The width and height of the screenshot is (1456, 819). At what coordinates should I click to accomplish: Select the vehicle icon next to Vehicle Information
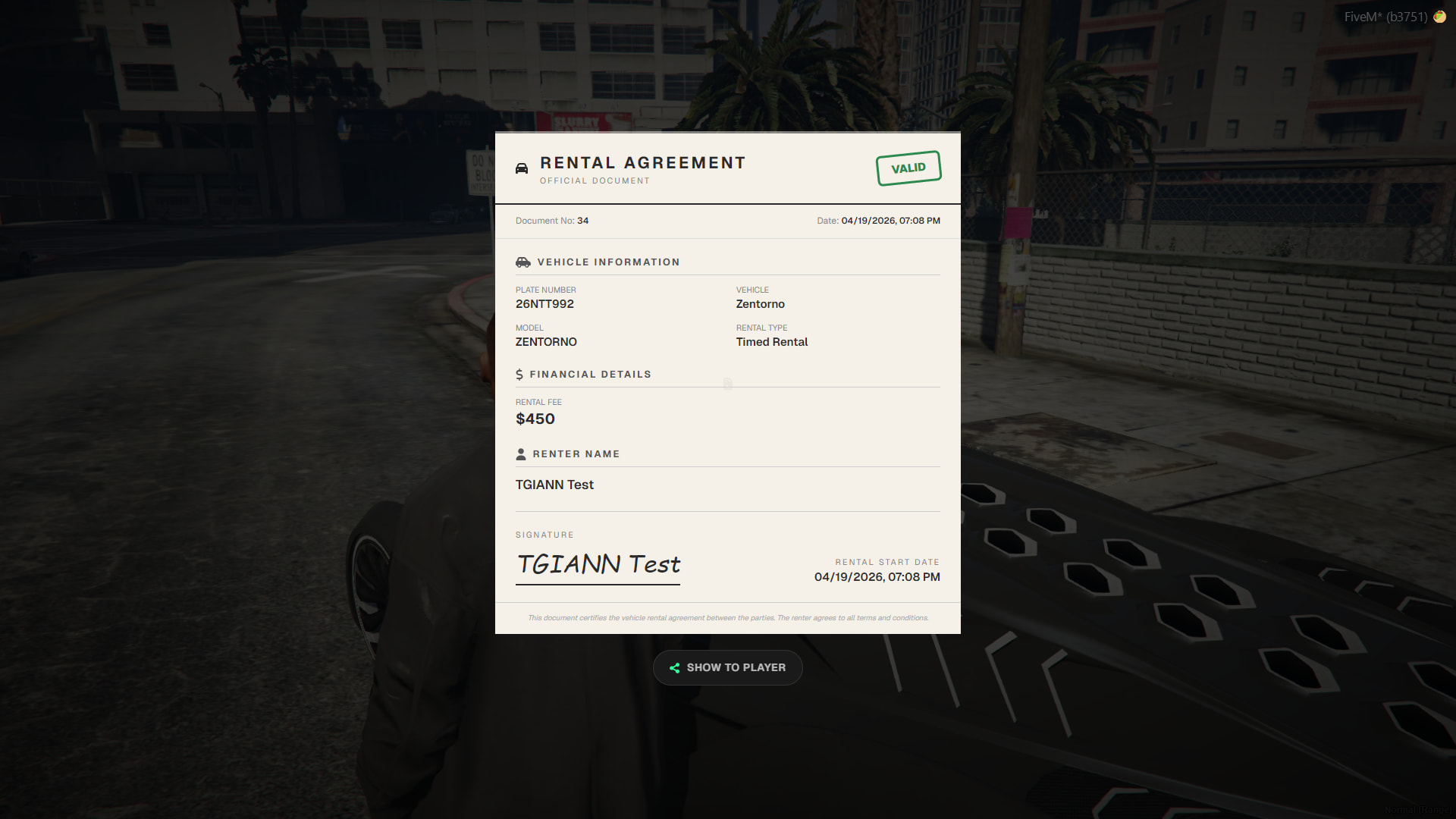[x=523, y=262]
